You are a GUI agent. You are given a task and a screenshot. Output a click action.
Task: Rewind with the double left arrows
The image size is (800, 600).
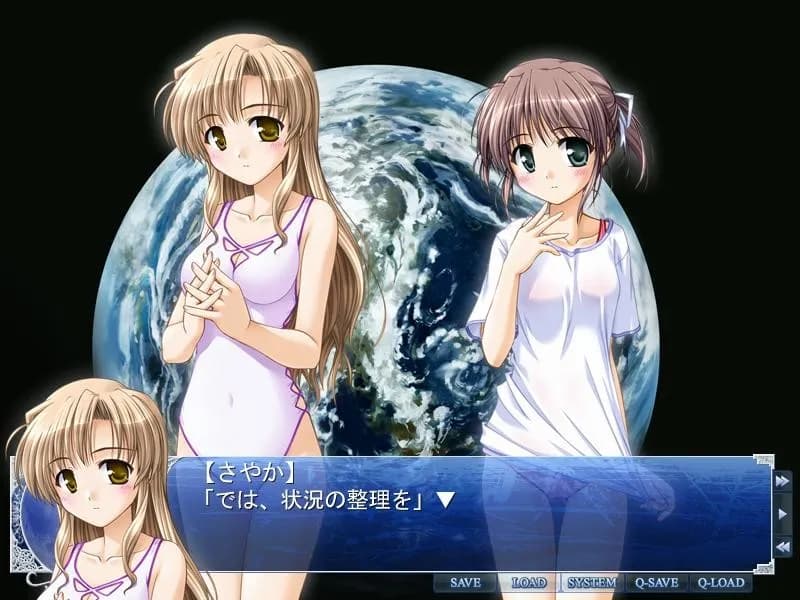pyautogui.click(x=783, y=547)
